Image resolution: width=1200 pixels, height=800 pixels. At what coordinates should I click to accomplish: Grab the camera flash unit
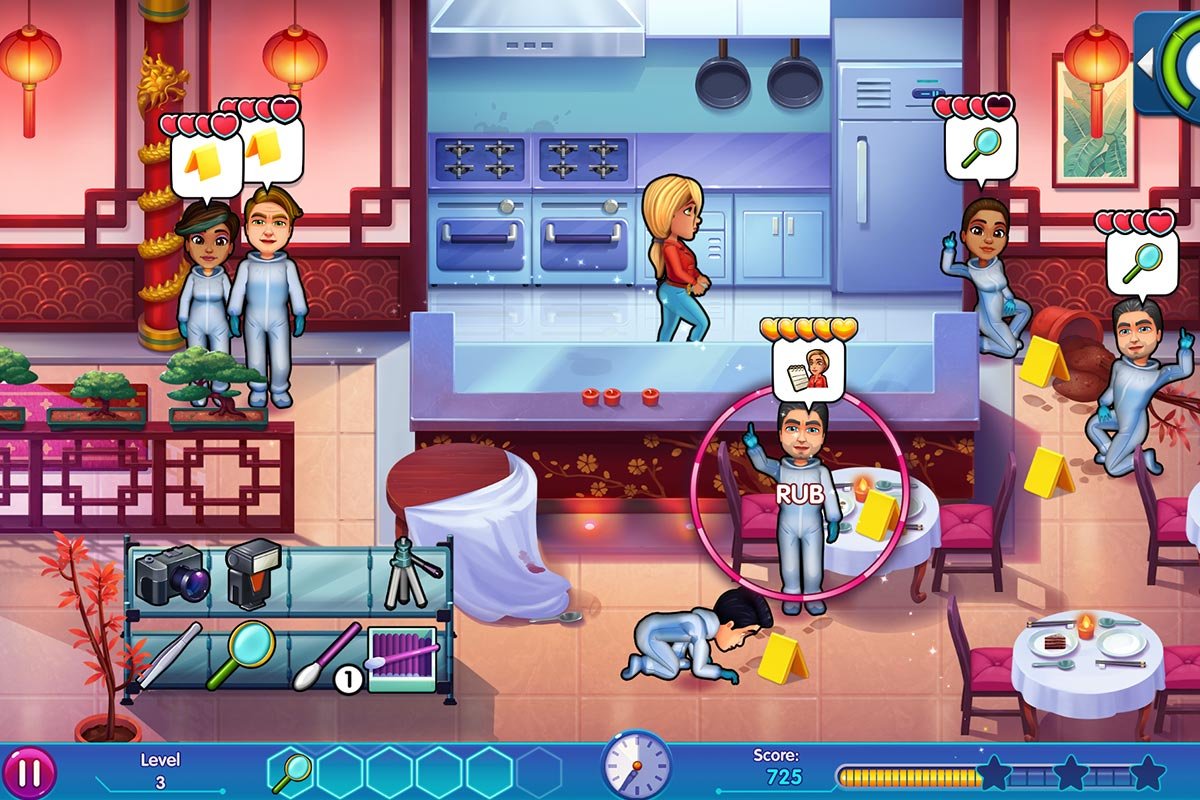point(251,573)
